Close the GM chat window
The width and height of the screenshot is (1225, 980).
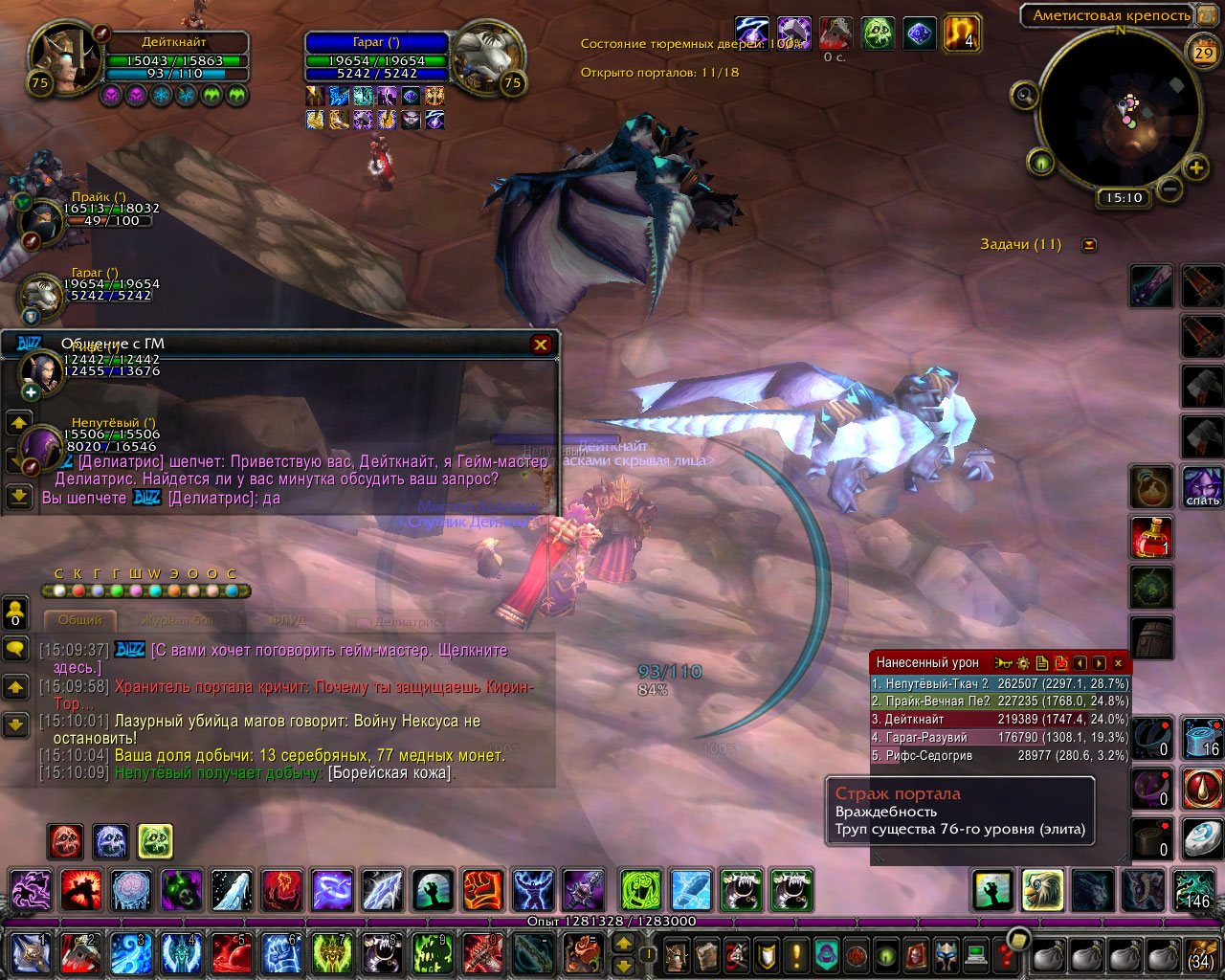pos(541,345)
